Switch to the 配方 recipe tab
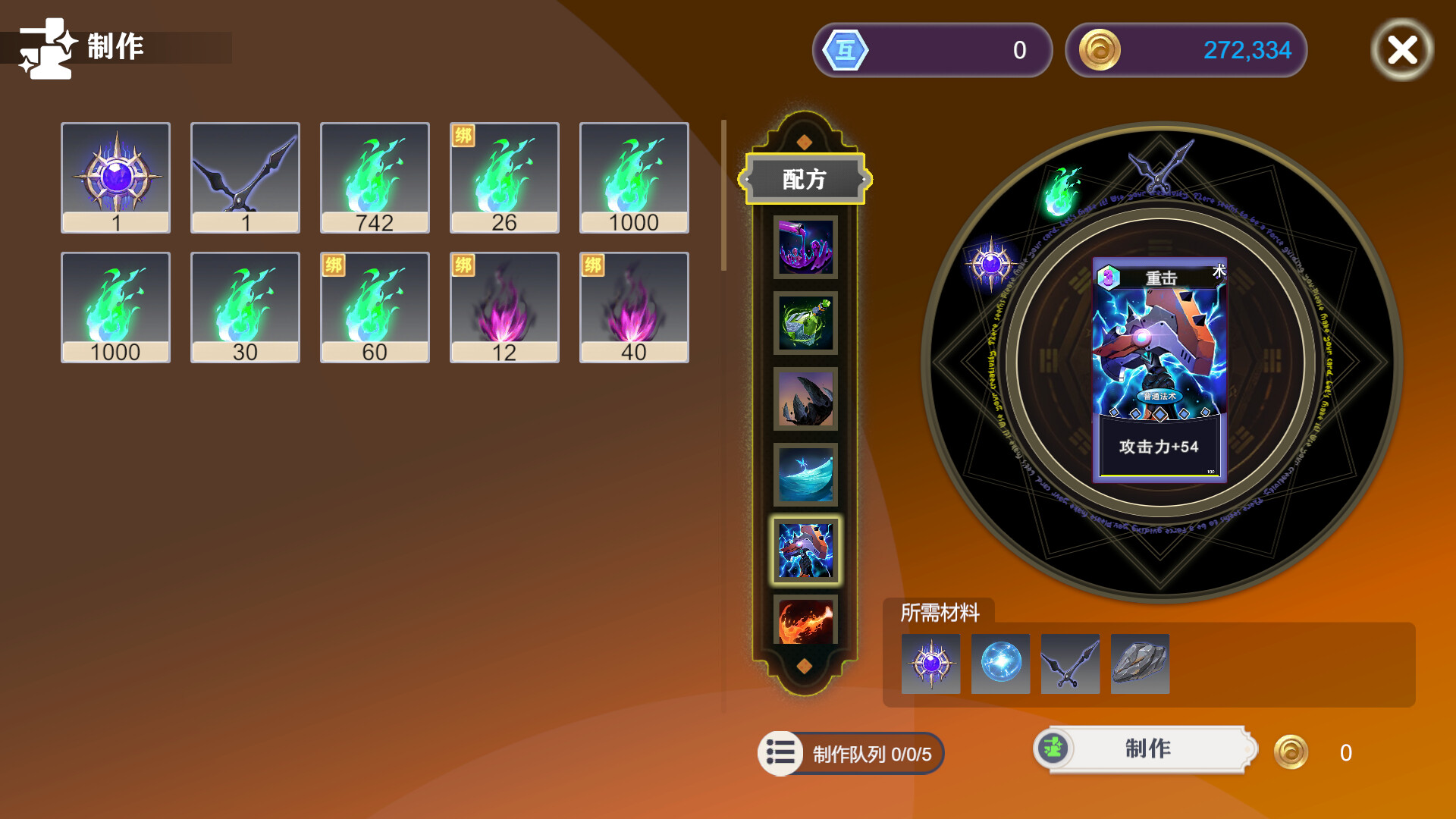Image resolution: width=1456 pixels, height=819 pixels. (x=805, y=180)
